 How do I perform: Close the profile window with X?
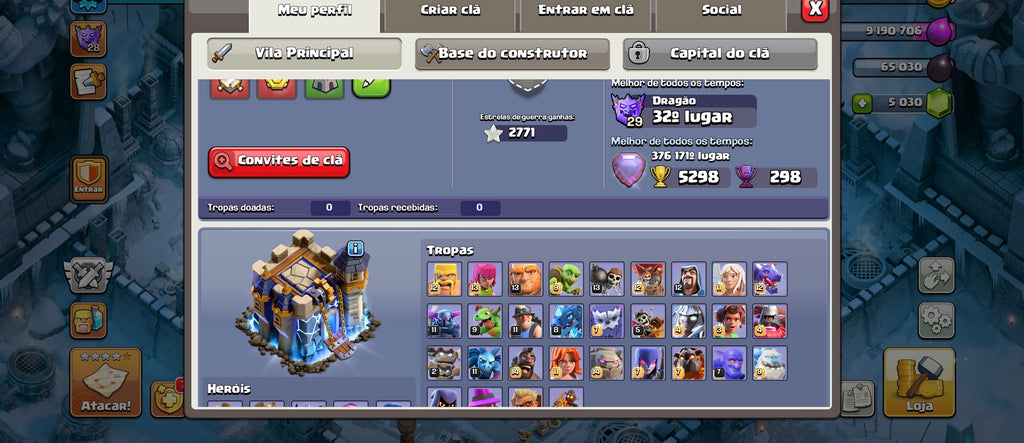pos(815,10)
